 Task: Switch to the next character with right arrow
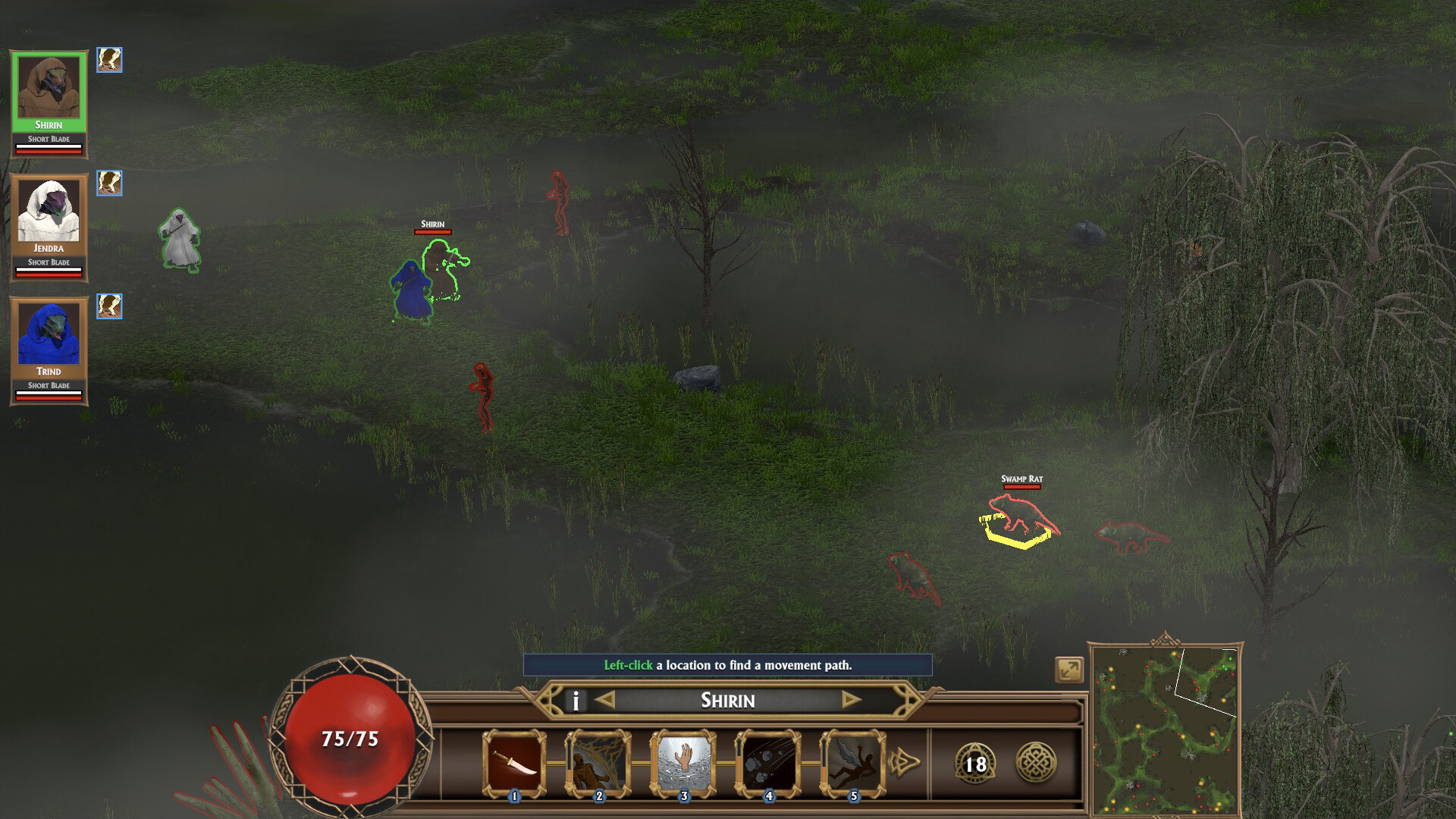pos(851,700)
